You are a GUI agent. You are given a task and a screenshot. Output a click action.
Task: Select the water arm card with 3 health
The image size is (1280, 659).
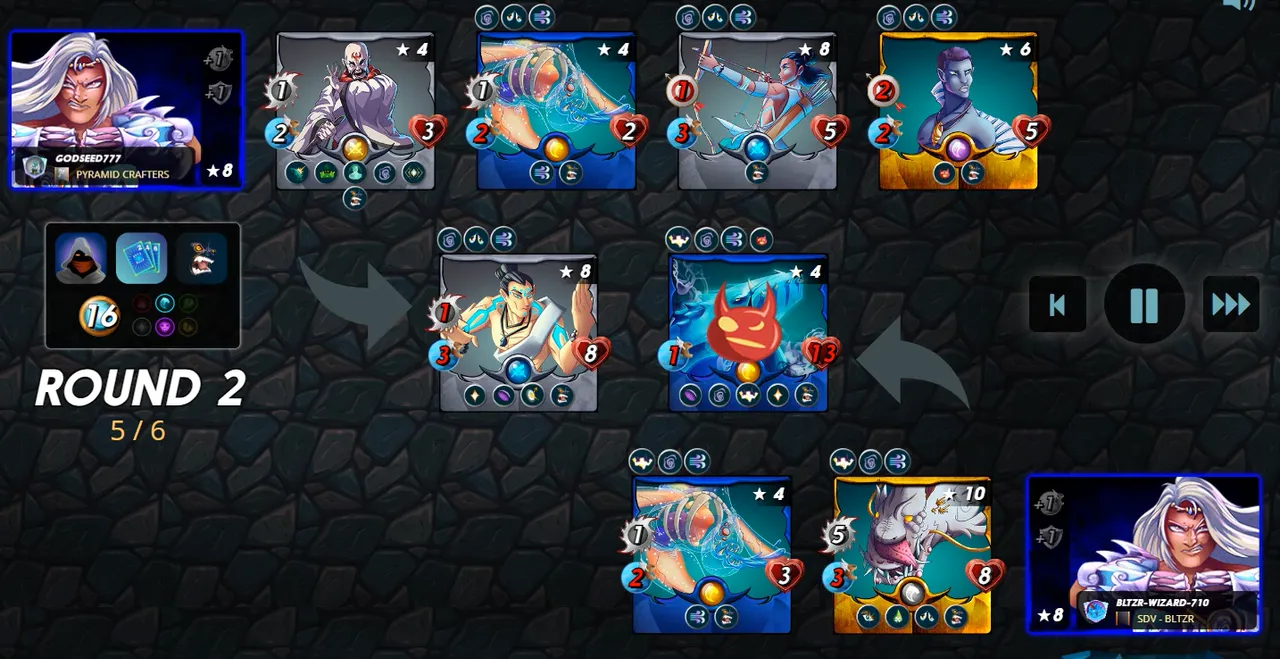(711, 554)
